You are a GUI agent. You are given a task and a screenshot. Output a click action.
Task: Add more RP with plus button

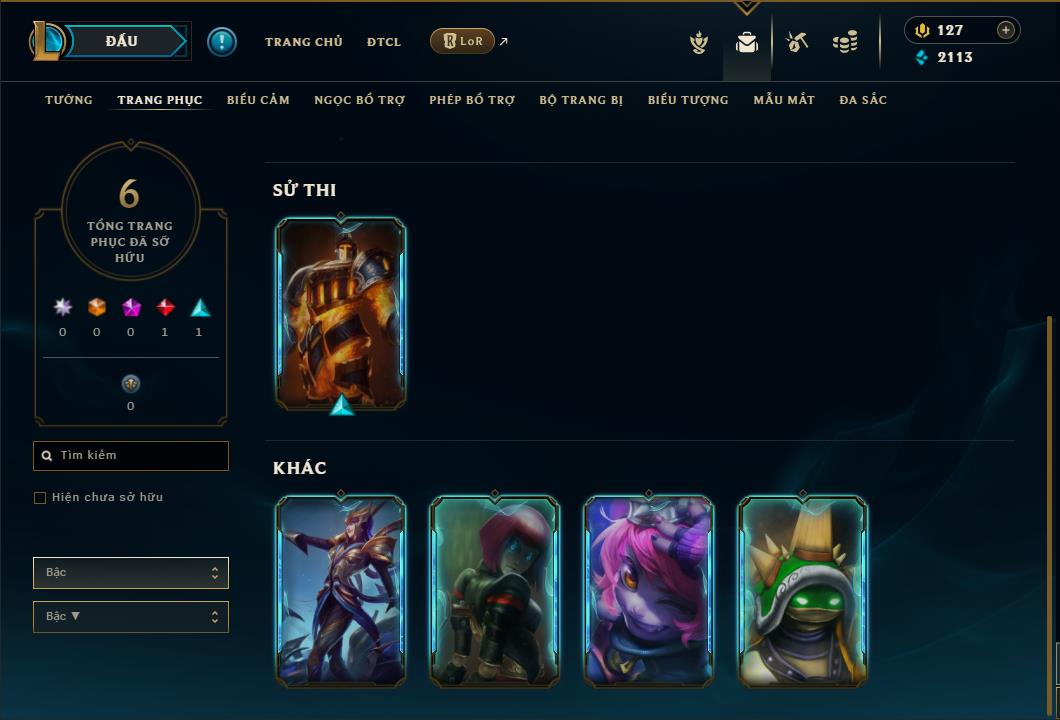point(1006,30)
